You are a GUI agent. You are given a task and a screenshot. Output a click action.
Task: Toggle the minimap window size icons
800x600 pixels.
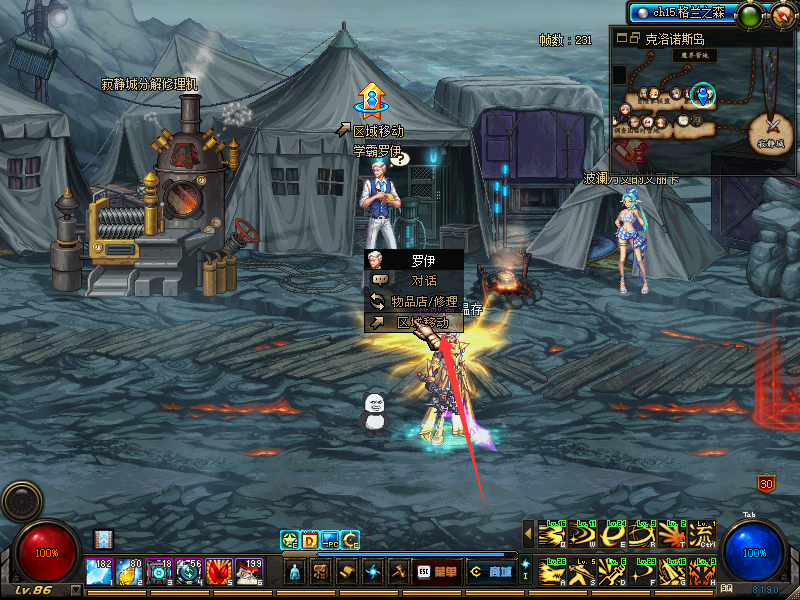tap(627, 38)
